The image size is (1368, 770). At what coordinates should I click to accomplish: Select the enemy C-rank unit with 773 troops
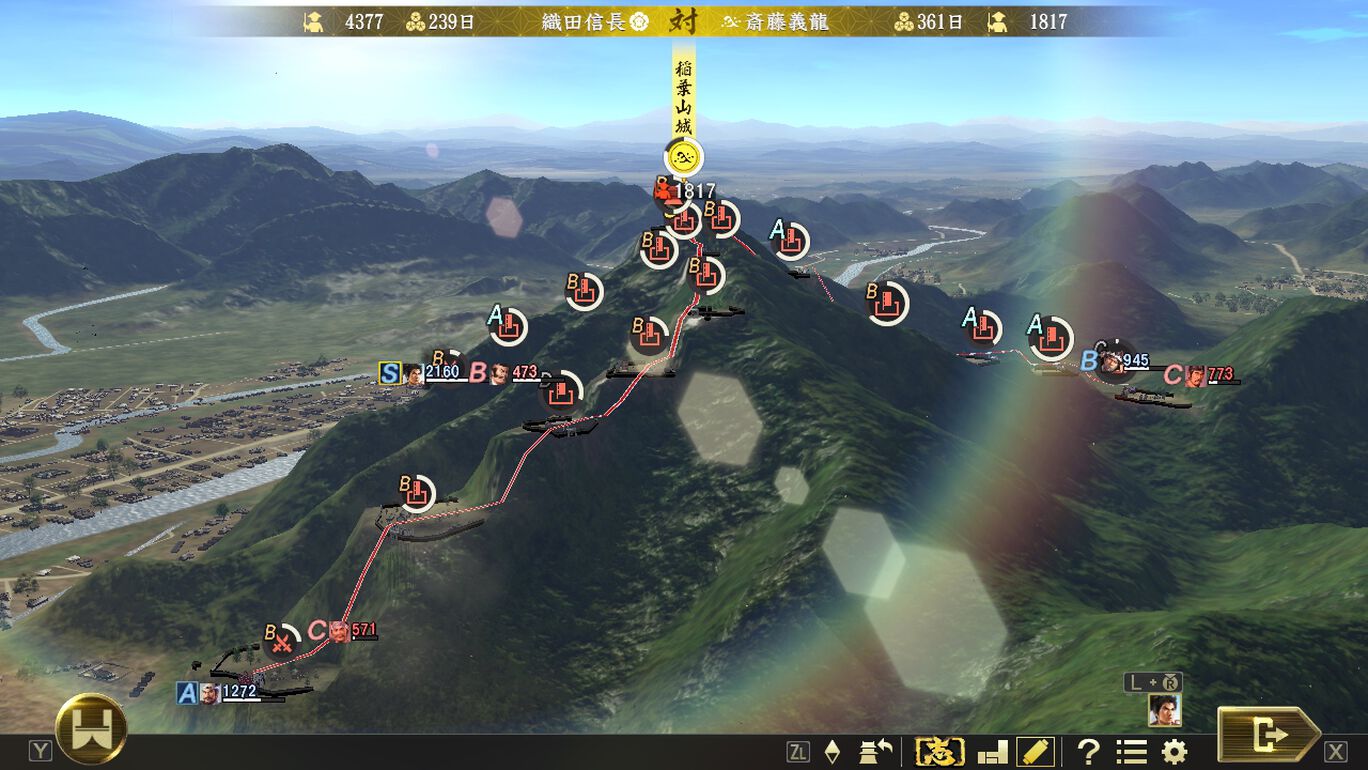[1195, 376]
